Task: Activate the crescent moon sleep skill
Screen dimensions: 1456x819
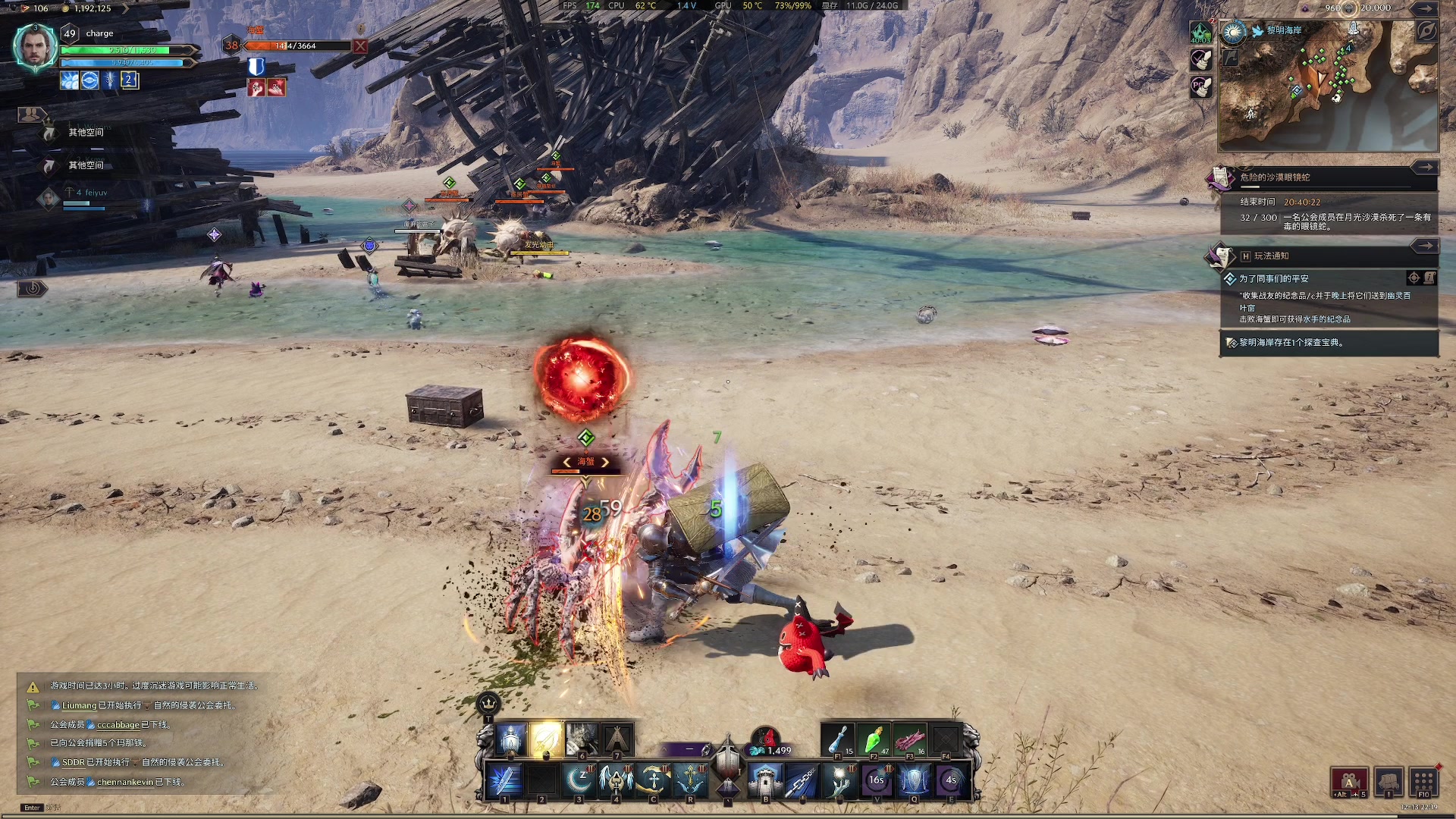Action: tap(579, 780)
